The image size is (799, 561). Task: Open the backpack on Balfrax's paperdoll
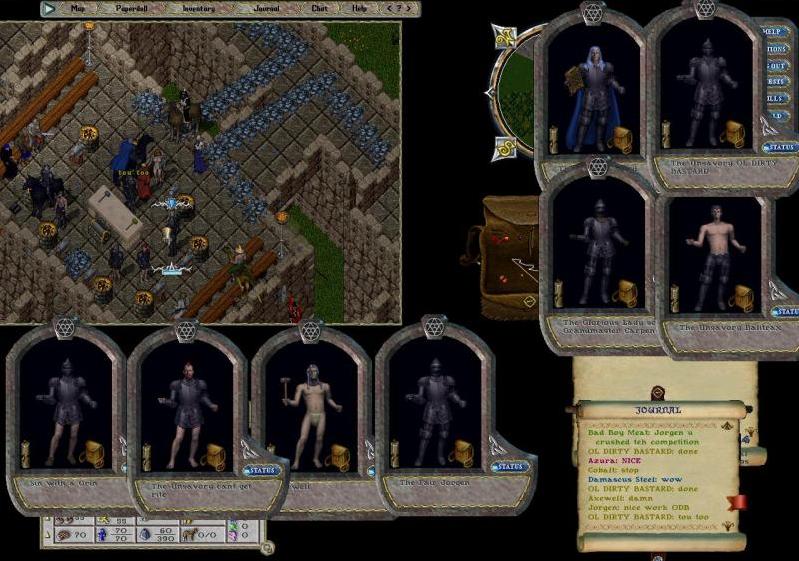click(x=744, y=297)
